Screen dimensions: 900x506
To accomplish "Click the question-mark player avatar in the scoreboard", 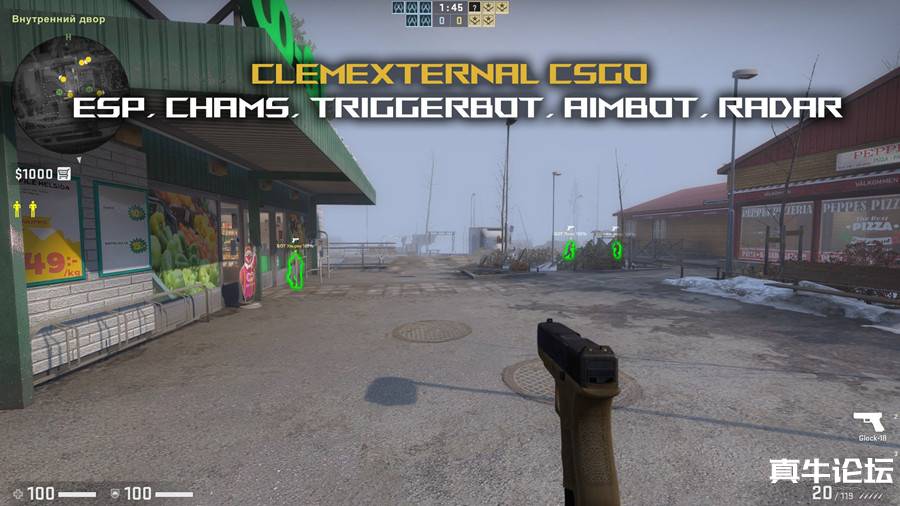I will coord(474,7).
